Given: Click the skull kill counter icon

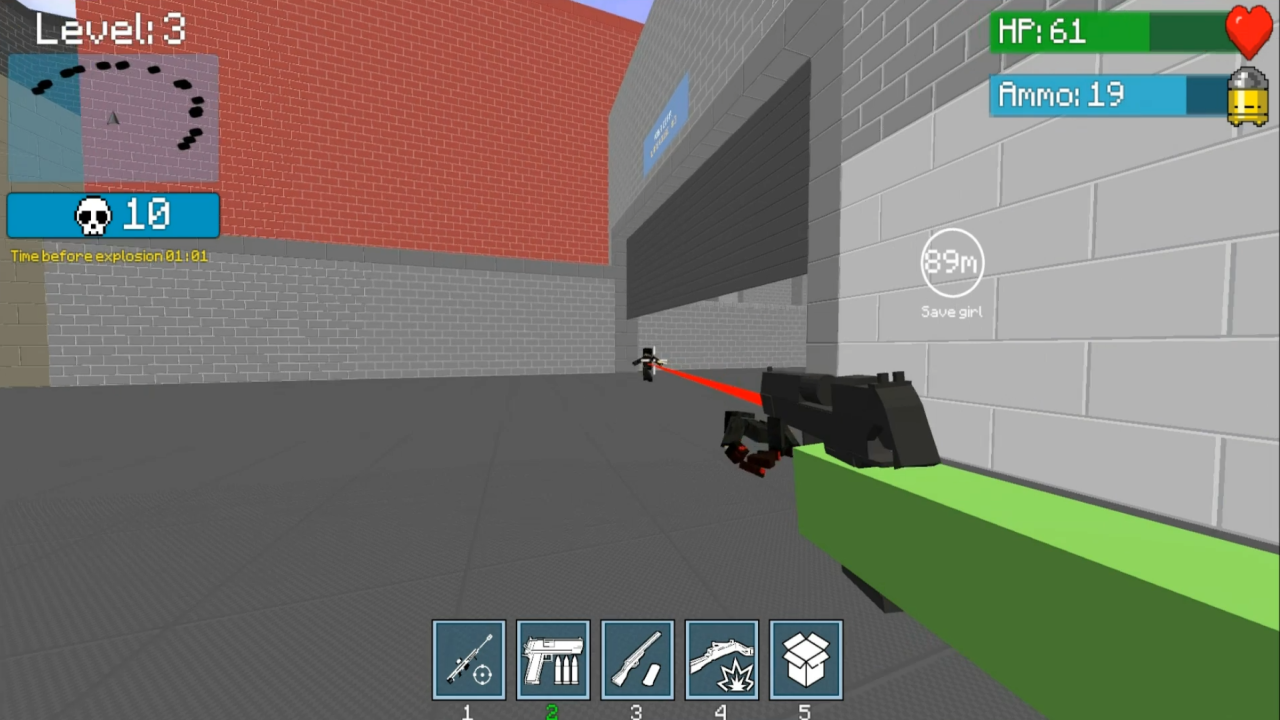Looking at the screenshot, I should point(93,214).
